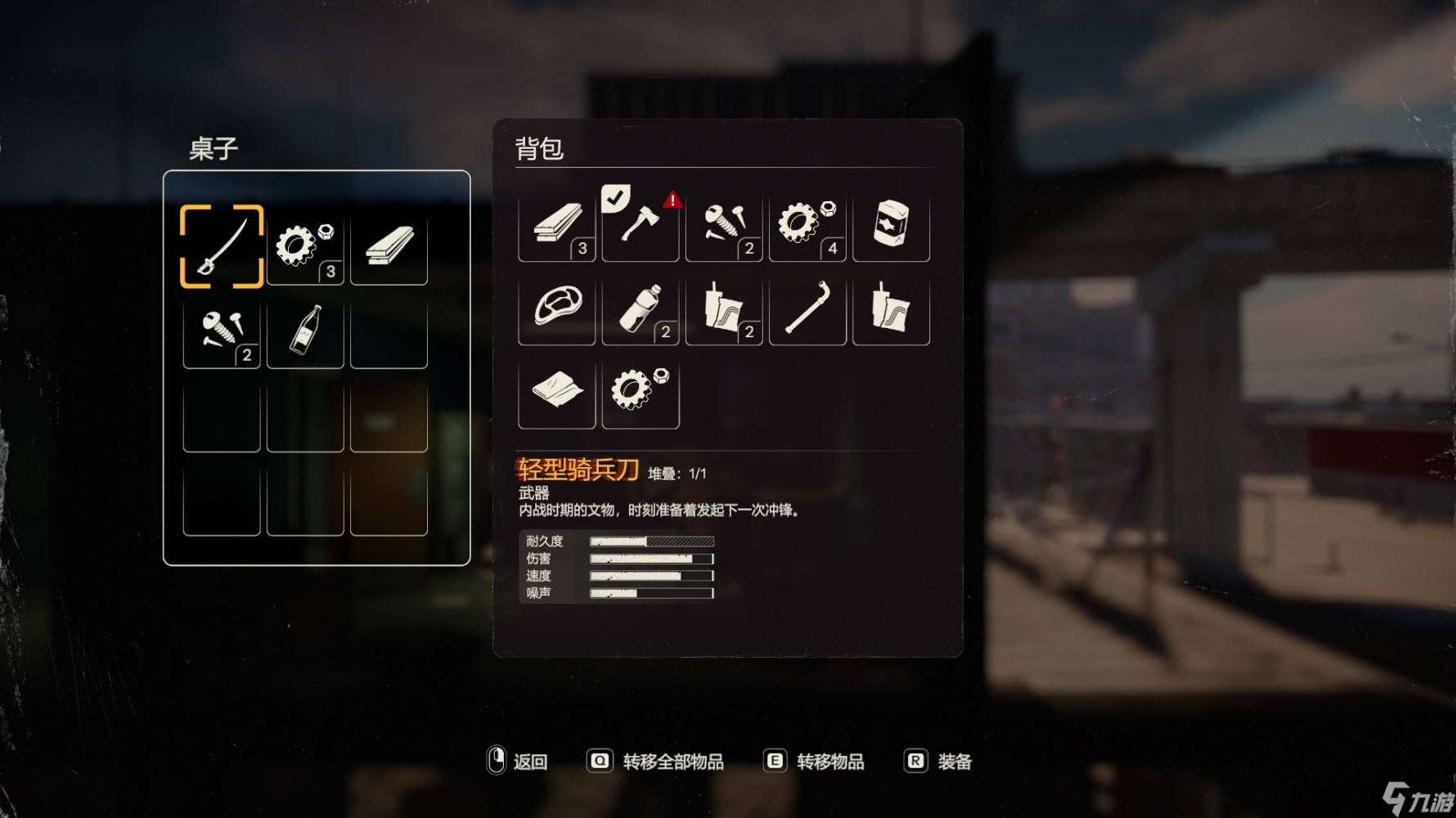Select the raw meat steak in the backpack
1456x818 pixels.
click(x=557, y=307)
